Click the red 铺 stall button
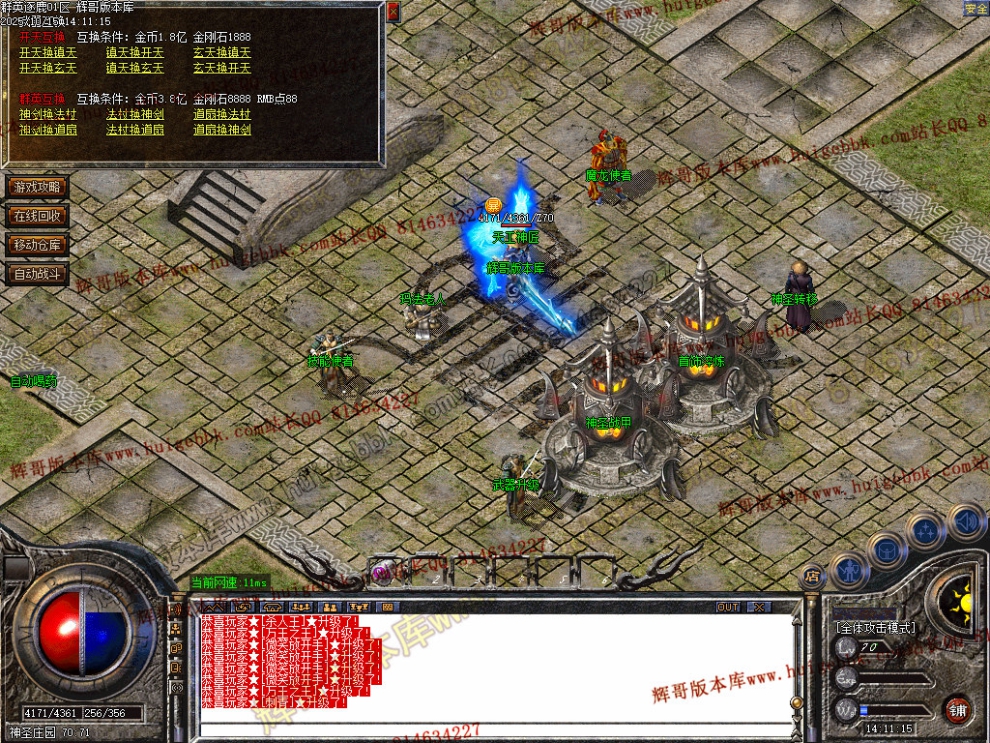 958,709
